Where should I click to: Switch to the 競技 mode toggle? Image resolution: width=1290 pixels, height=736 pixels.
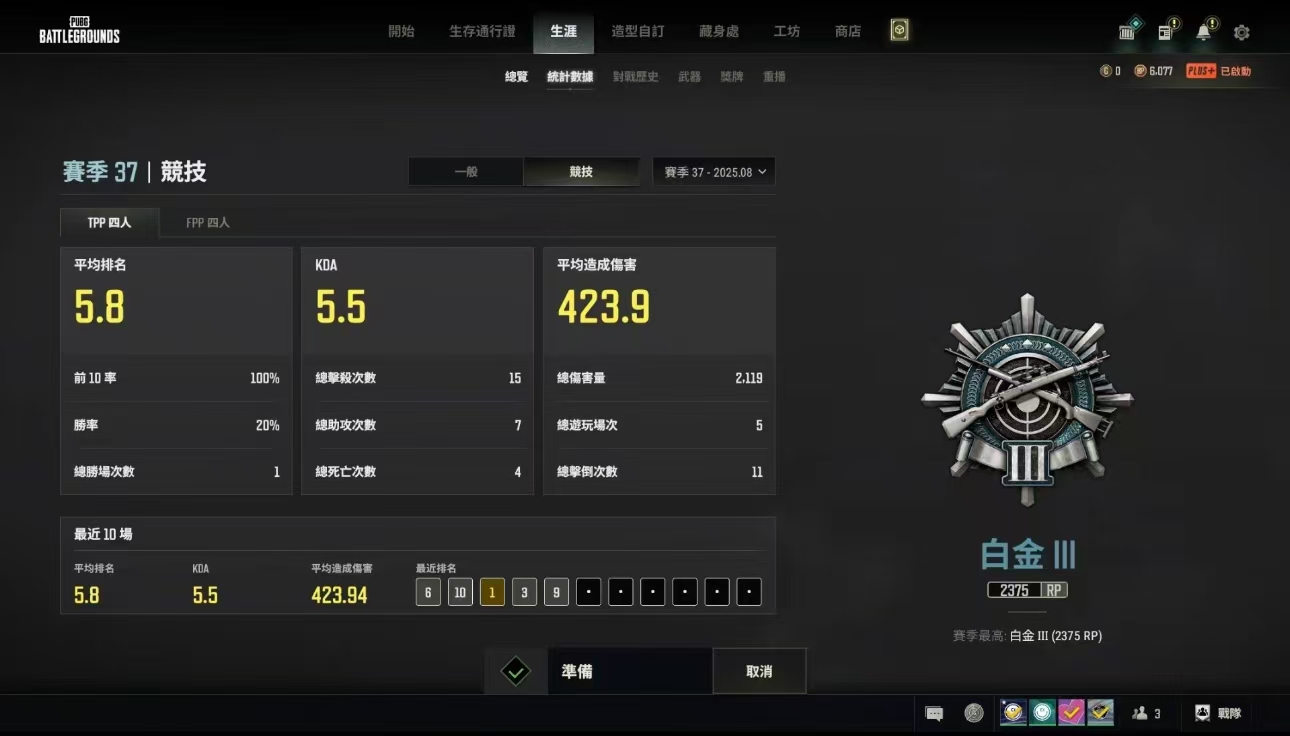tap(581, 171)
